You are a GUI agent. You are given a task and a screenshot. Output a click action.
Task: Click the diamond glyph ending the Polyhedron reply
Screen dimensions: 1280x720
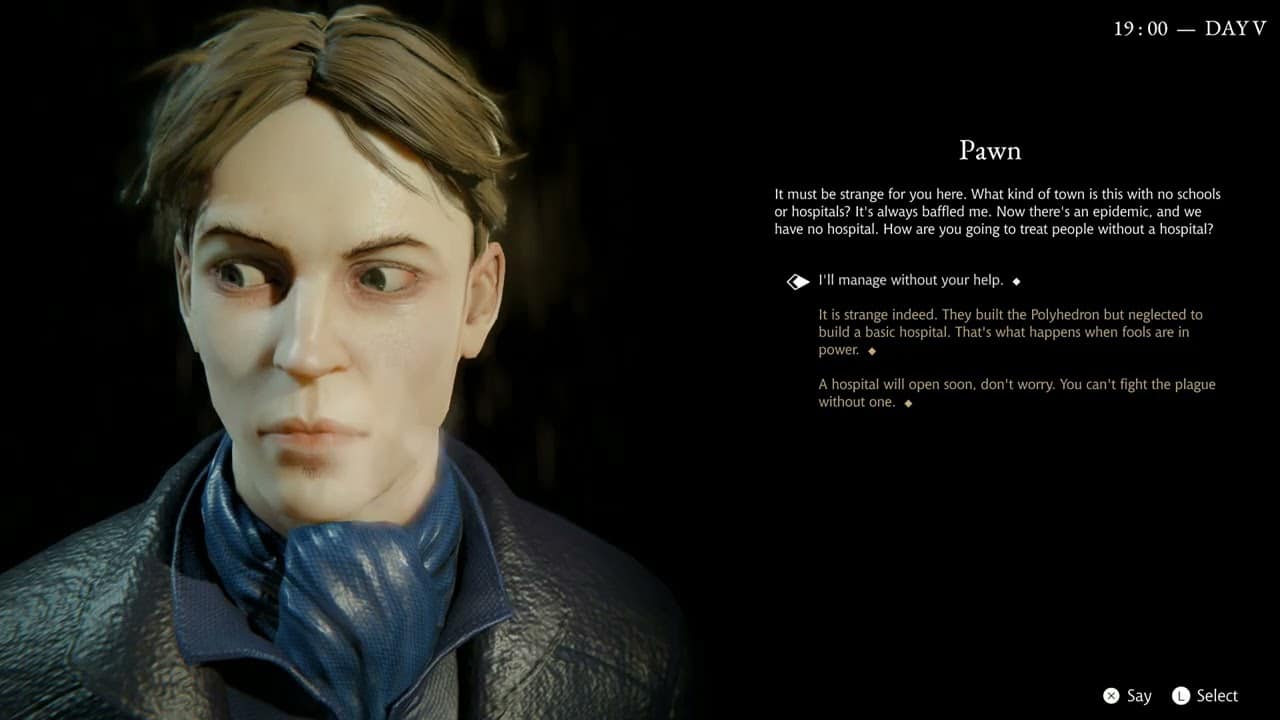pyautogui.click(x=871, y=351)
